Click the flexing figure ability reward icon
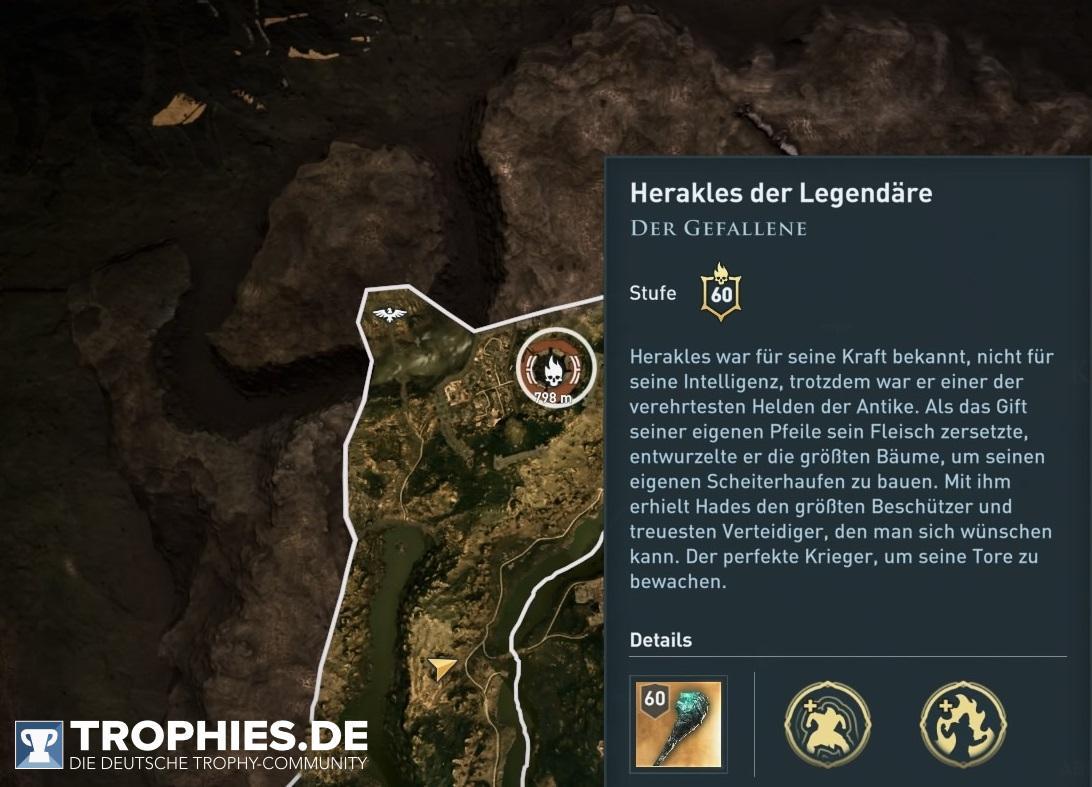 point(828,725)
